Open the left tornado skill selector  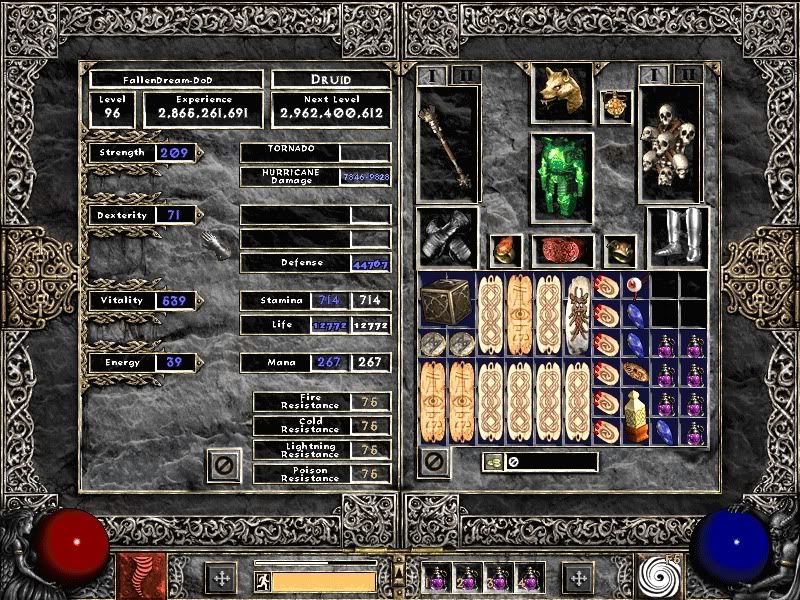tap(136, 577)
